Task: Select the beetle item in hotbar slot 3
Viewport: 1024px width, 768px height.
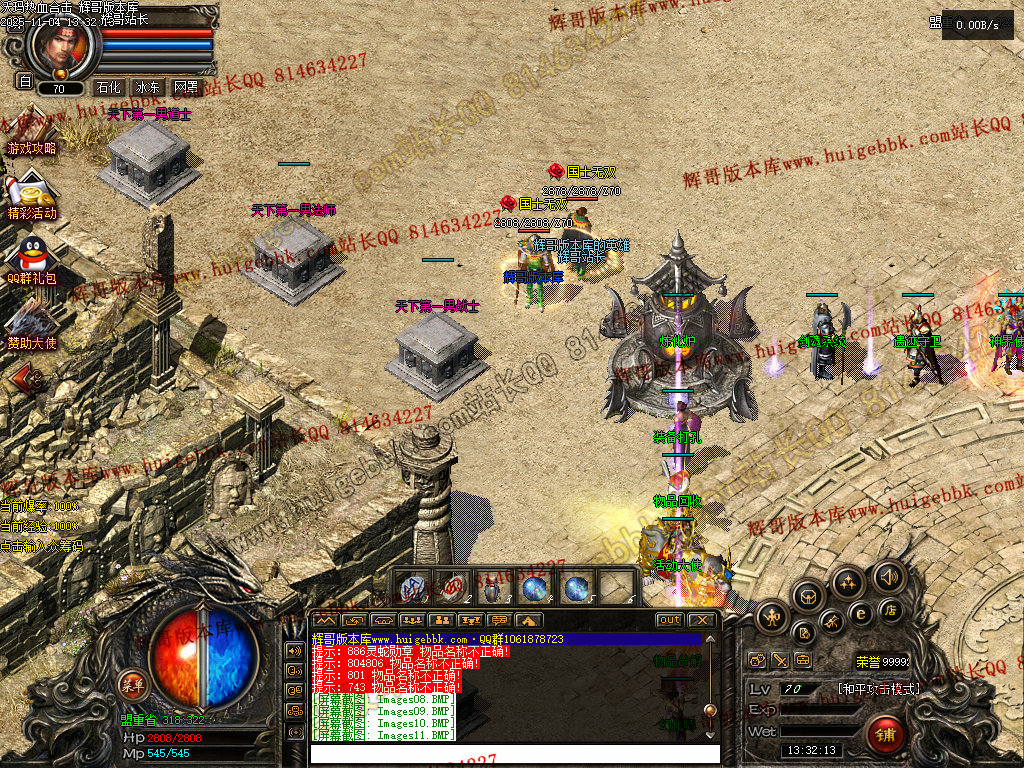Action: (x=494, y=588)
